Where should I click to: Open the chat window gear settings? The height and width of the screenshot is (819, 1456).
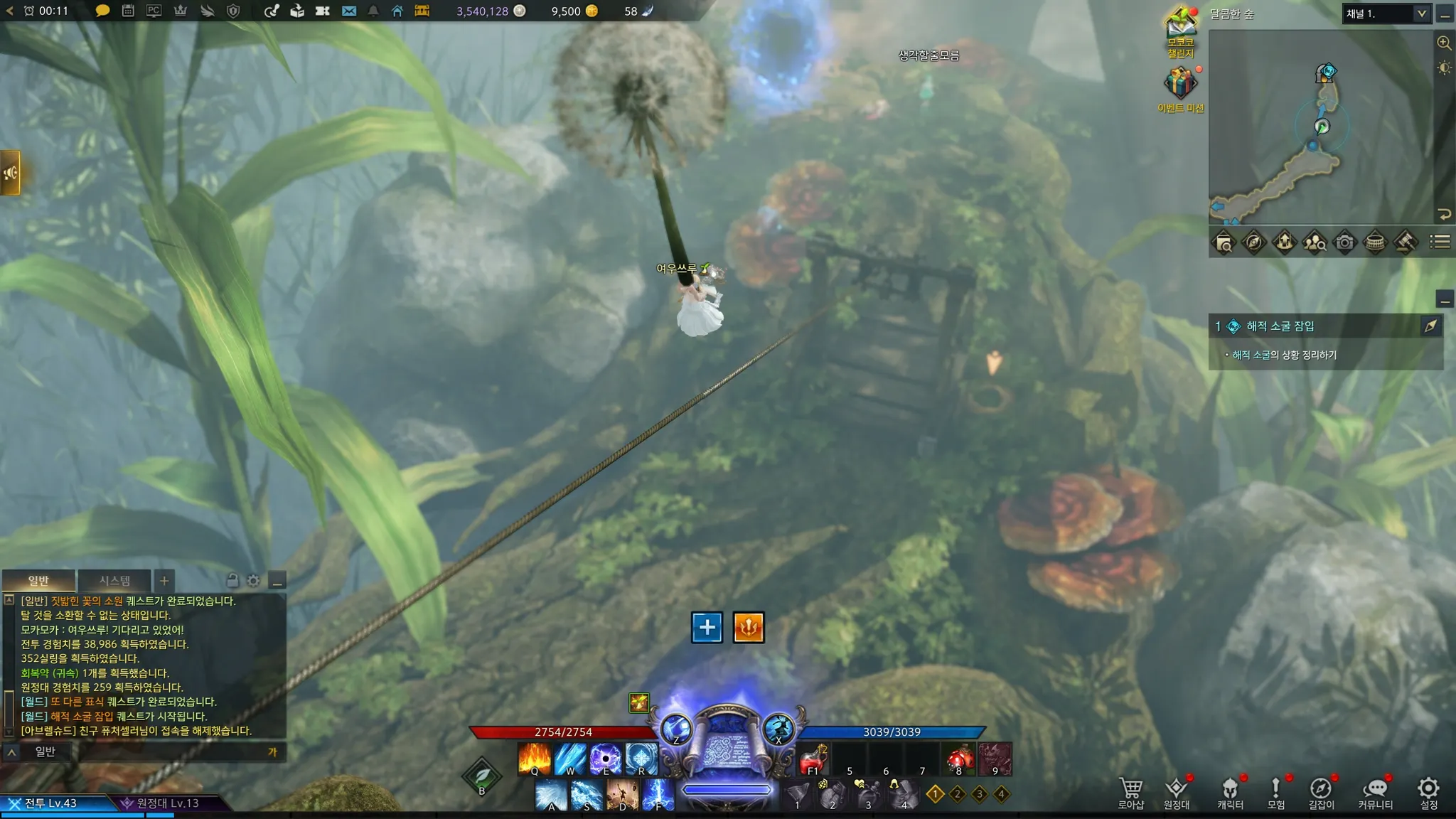point(254,581)
